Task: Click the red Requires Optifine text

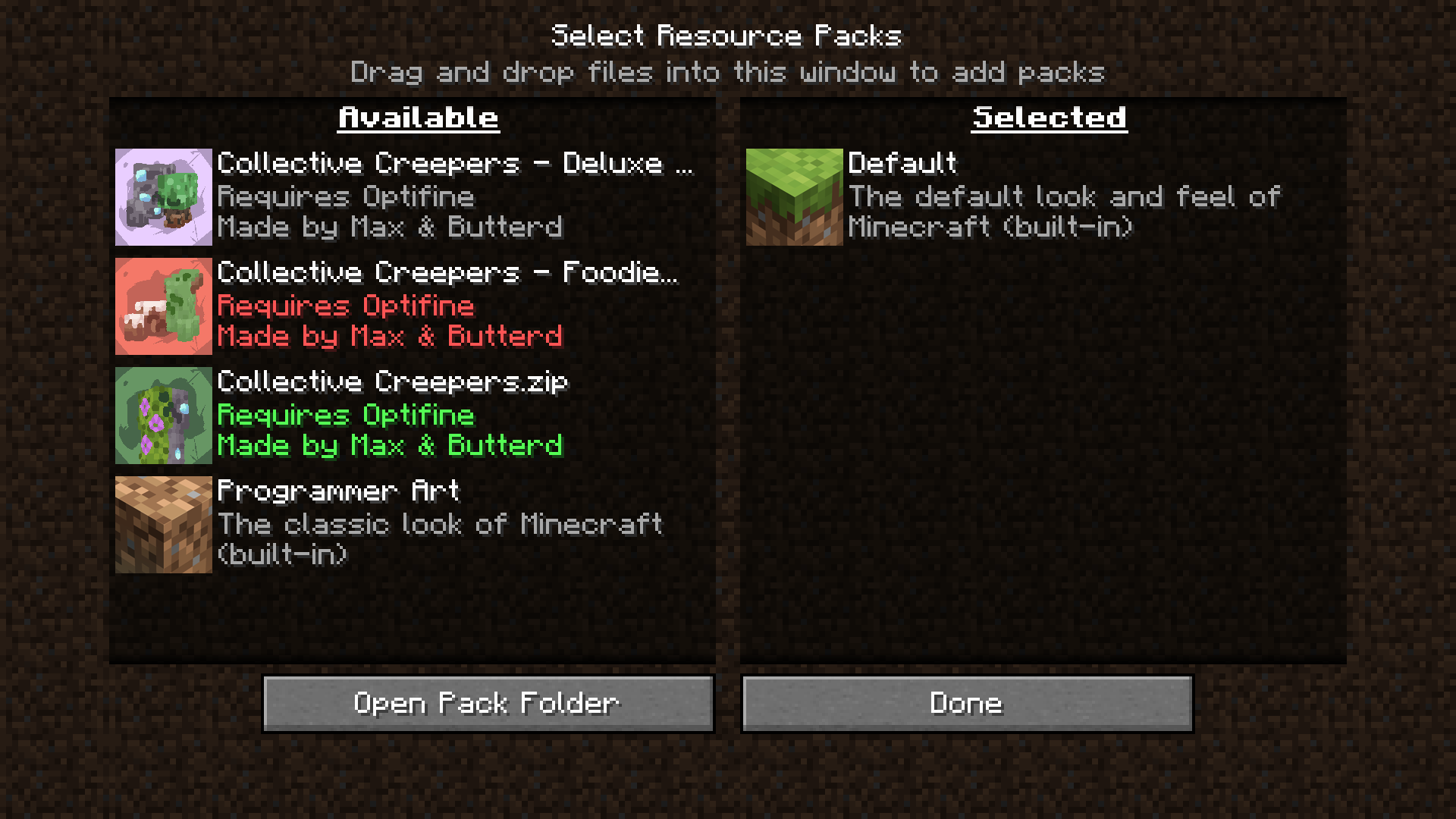Action: pyautogui.click(x=346, y=306)
